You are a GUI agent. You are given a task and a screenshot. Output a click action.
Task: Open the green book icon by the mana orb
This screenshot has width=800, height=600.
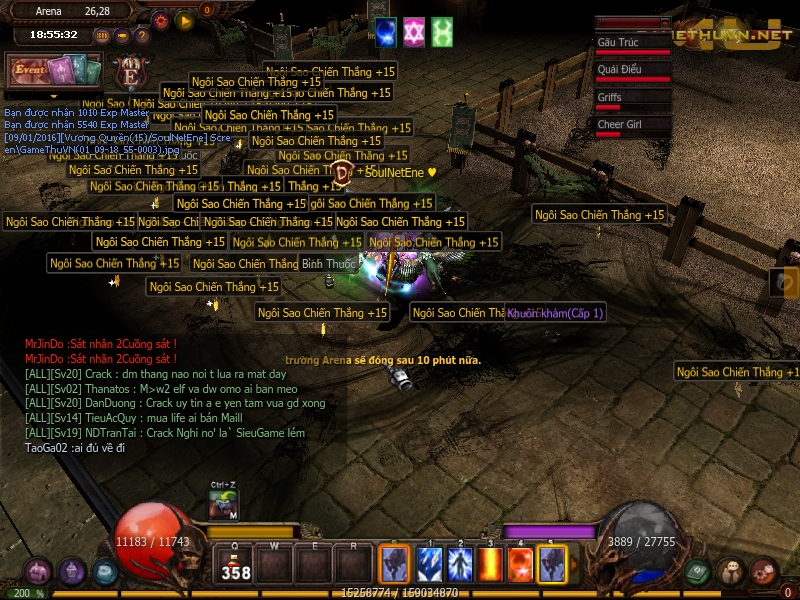click(x=697, y=571)
